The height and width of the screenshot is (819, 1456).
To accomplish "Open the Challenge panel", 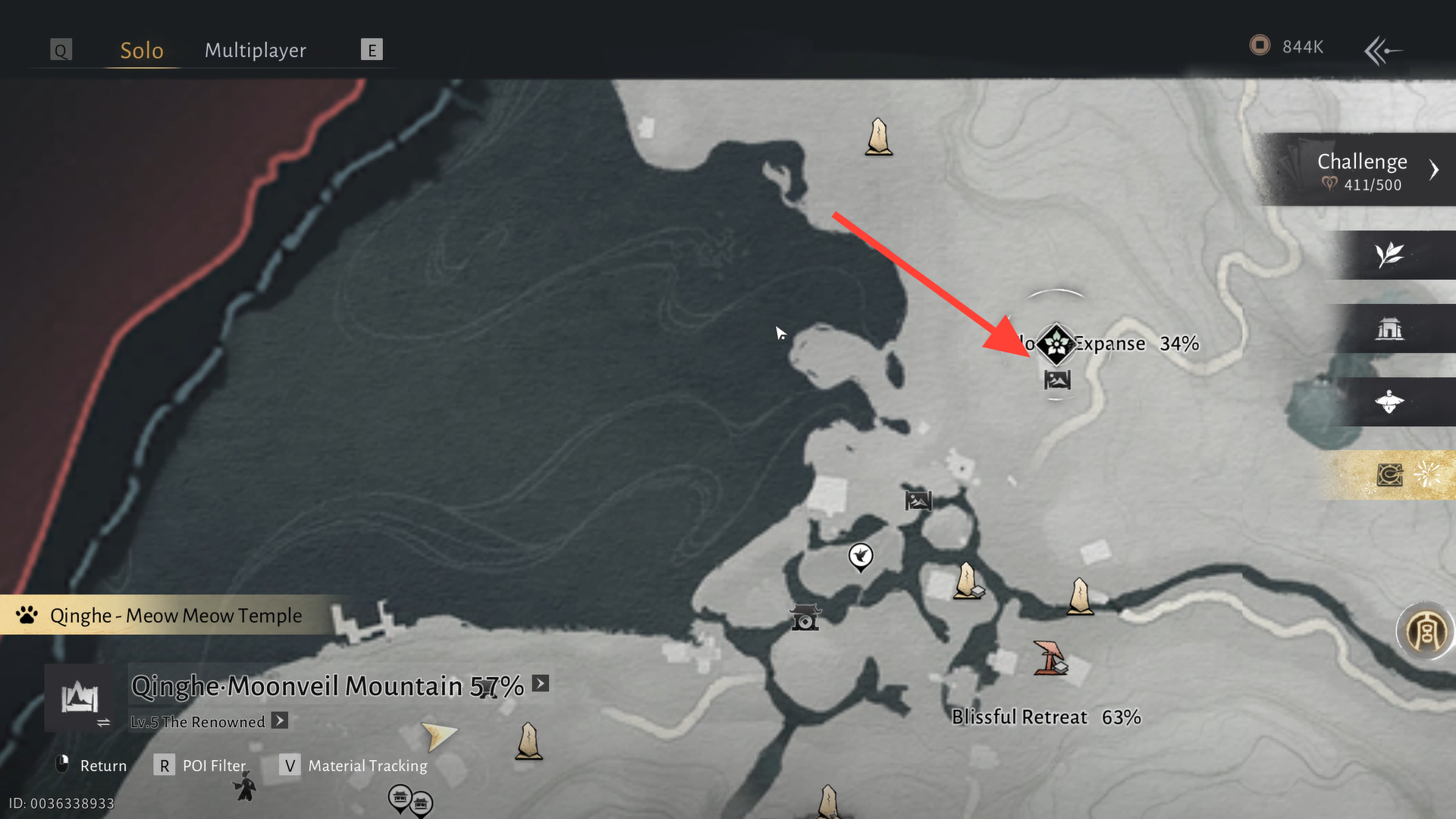I will pyautogui.click(x=1362, y=170).
